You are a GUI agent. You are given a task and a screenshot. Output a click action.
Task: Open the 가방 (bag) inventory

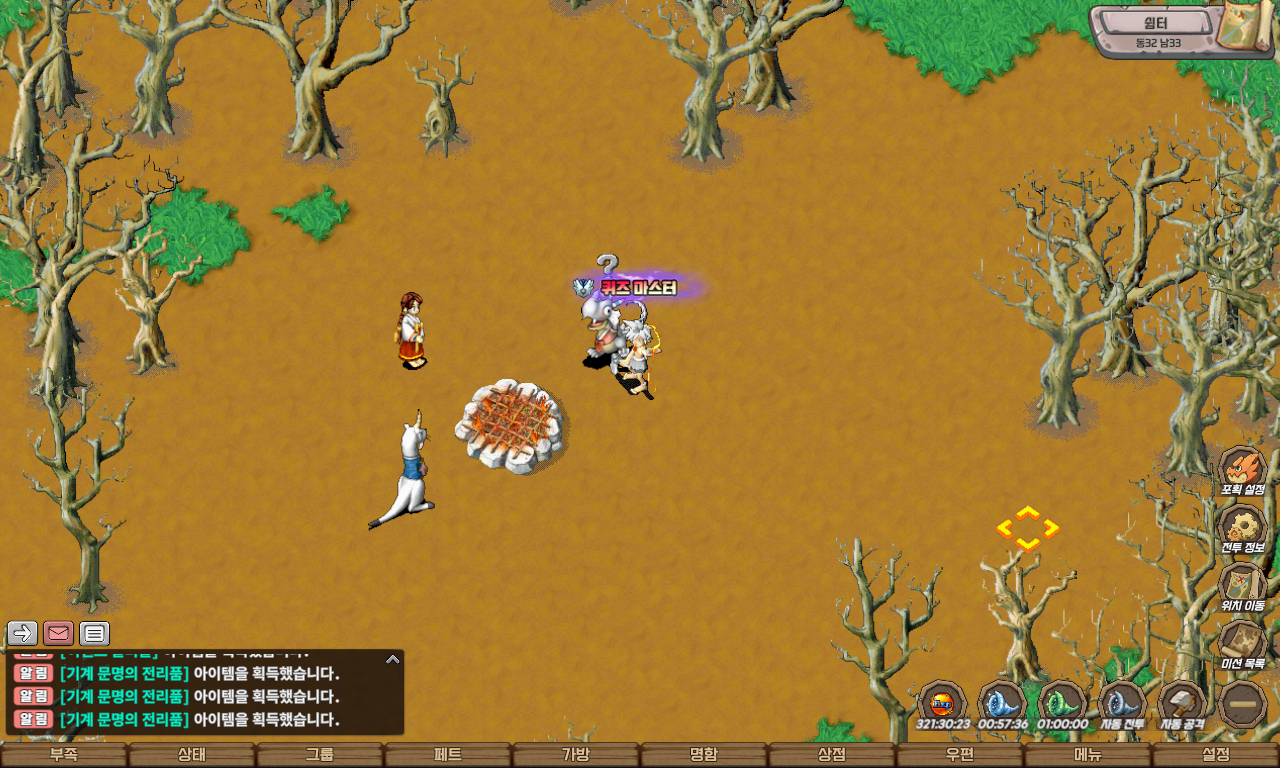click(576, 755)
